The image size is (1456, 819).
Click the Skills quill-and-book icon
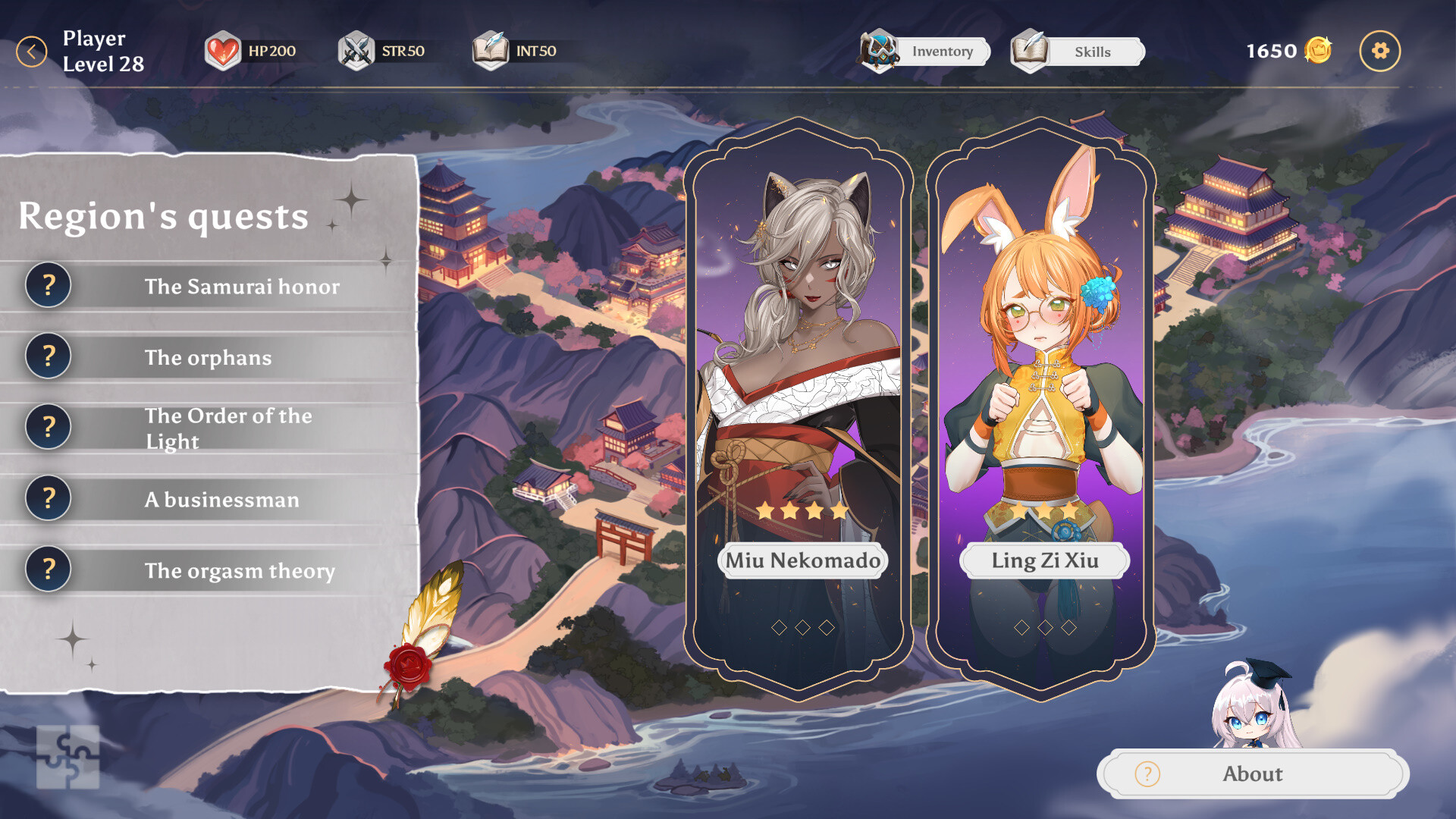[1029, 51]
